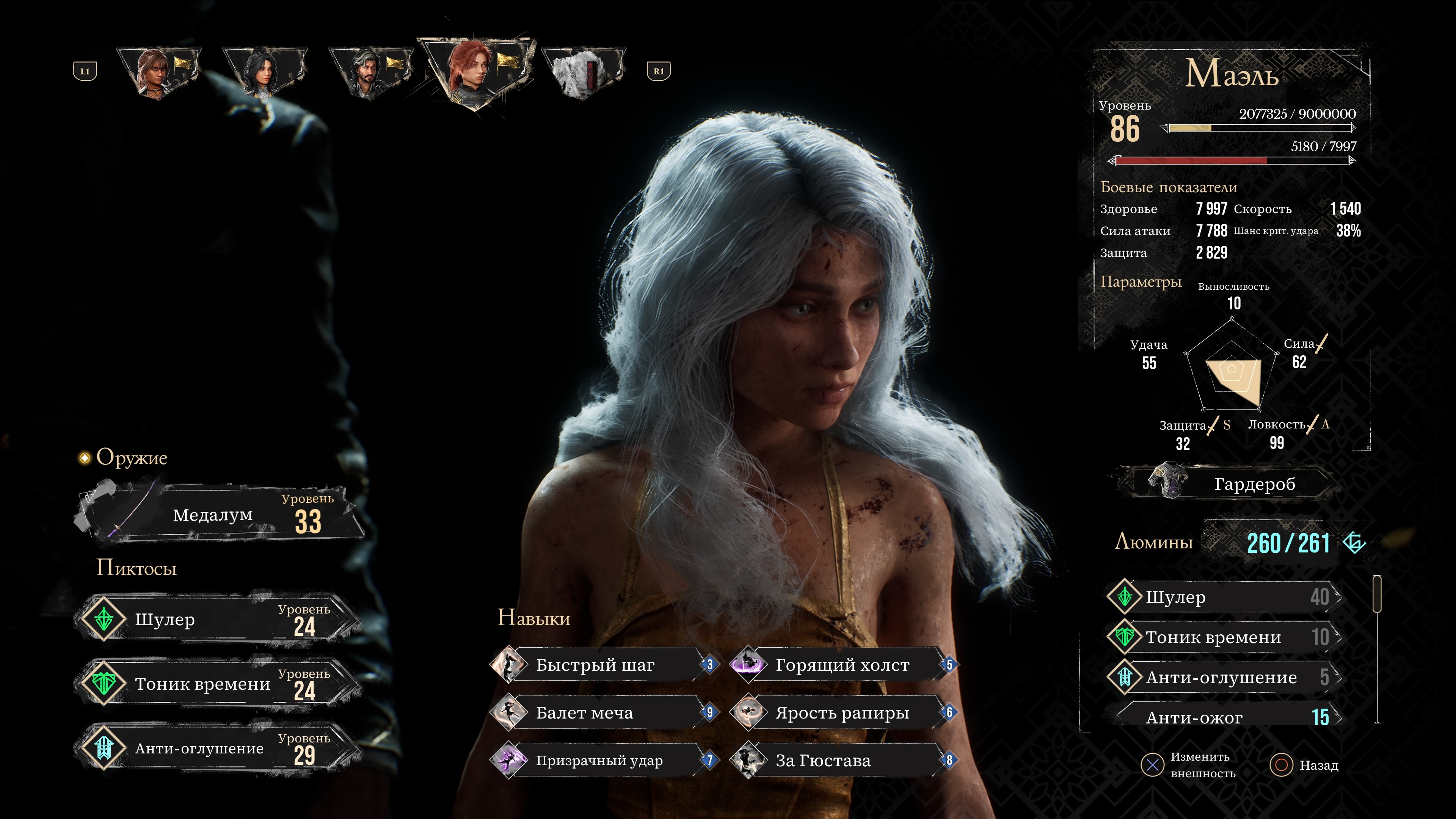Image resolution: width=1456 pixels, height=819 pixels.
Task: Open the Ярость рапиры skill
Action: (x=842, y=713)
